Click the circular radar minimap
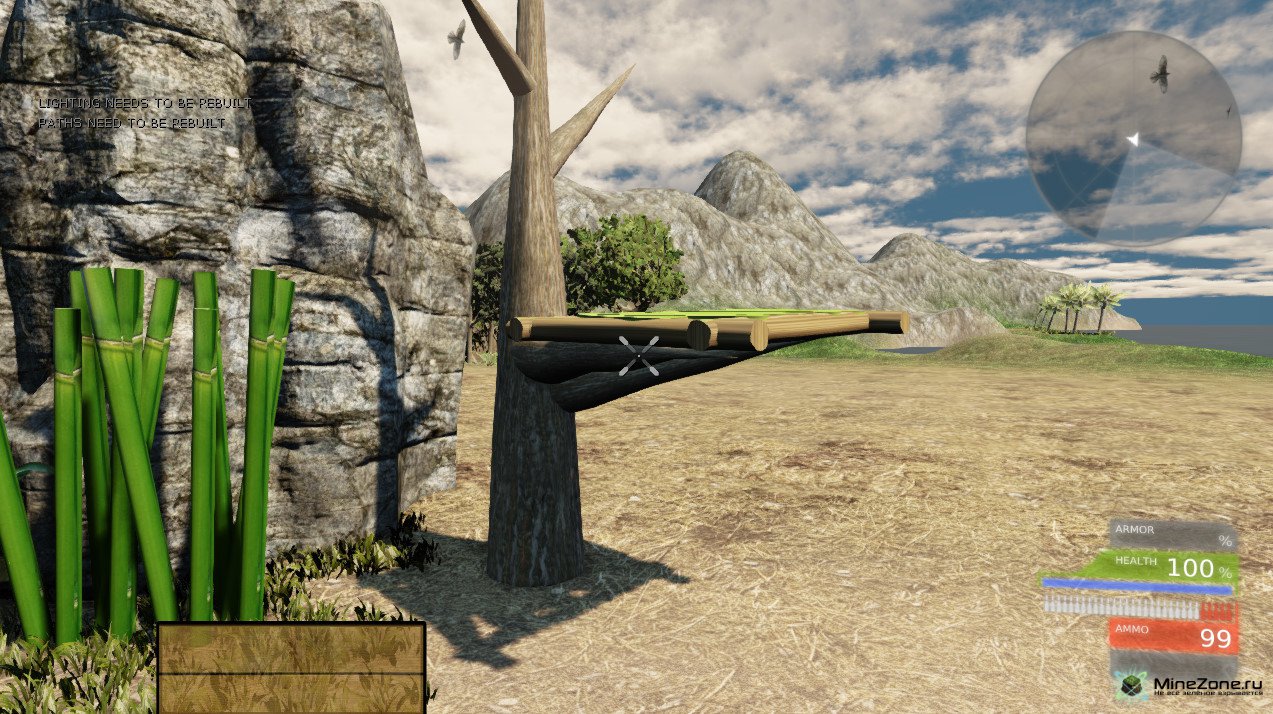1273x714 pixels. (1133, 139)
